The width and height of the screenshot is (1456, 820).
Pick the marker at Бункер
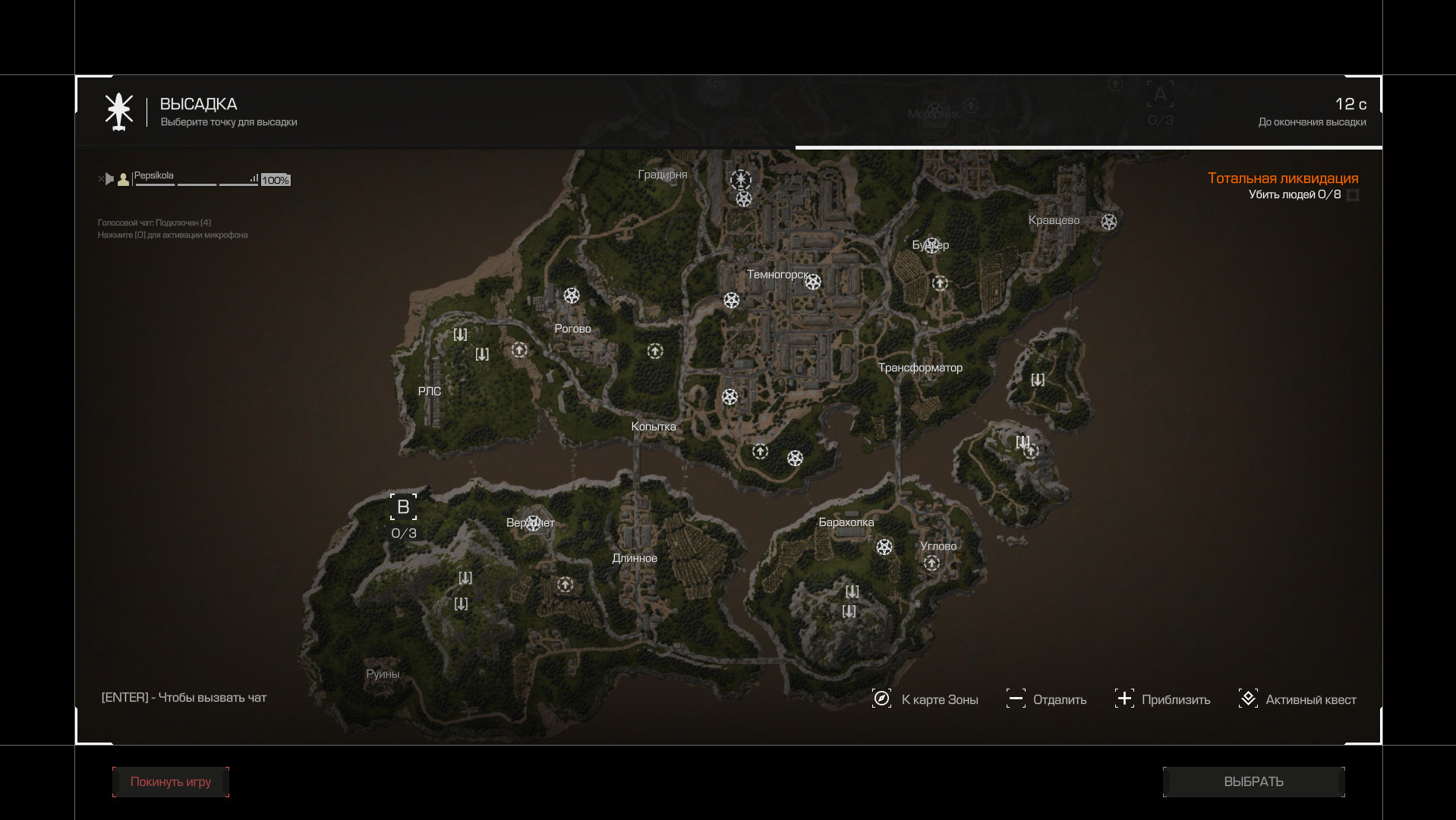(931, 244)
